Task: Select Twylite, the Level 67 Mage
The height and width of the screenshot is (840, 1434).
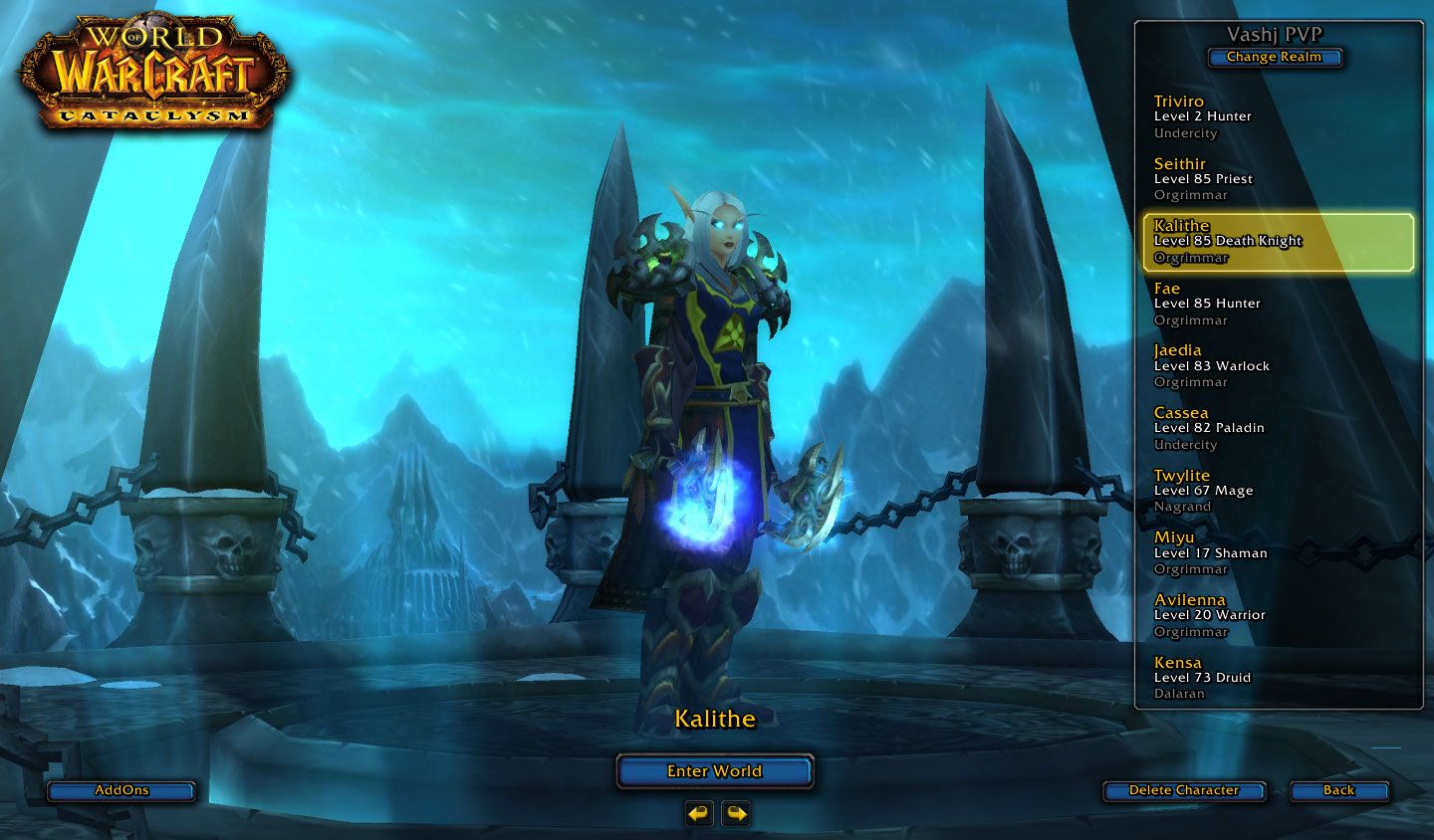Action: pos(1278,491)
